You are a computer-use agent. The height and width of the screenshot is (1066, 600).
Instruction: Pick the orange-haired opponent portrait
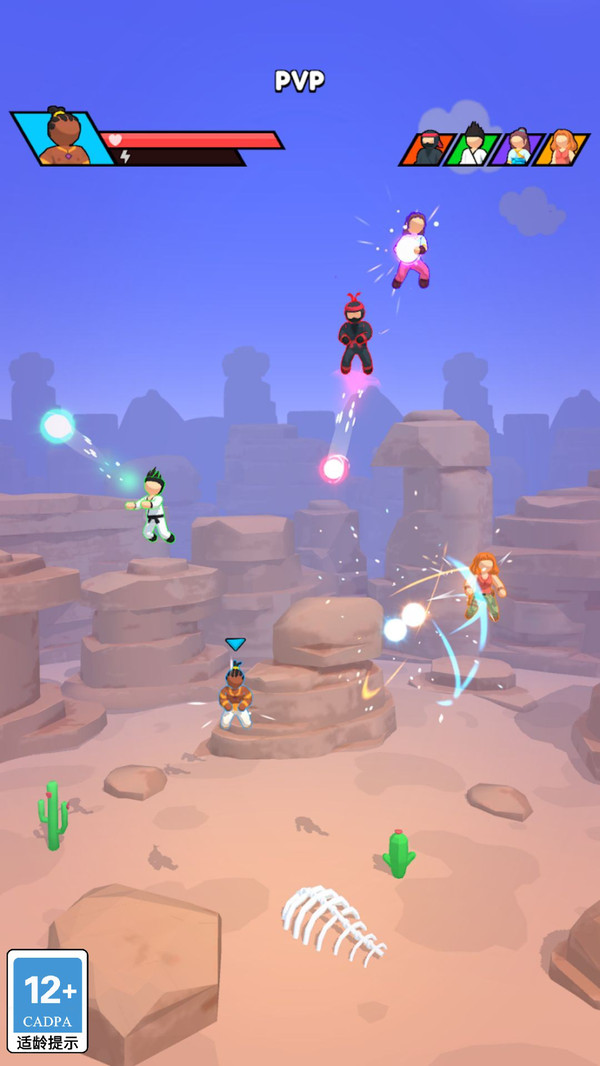click(x=561, y=148)
